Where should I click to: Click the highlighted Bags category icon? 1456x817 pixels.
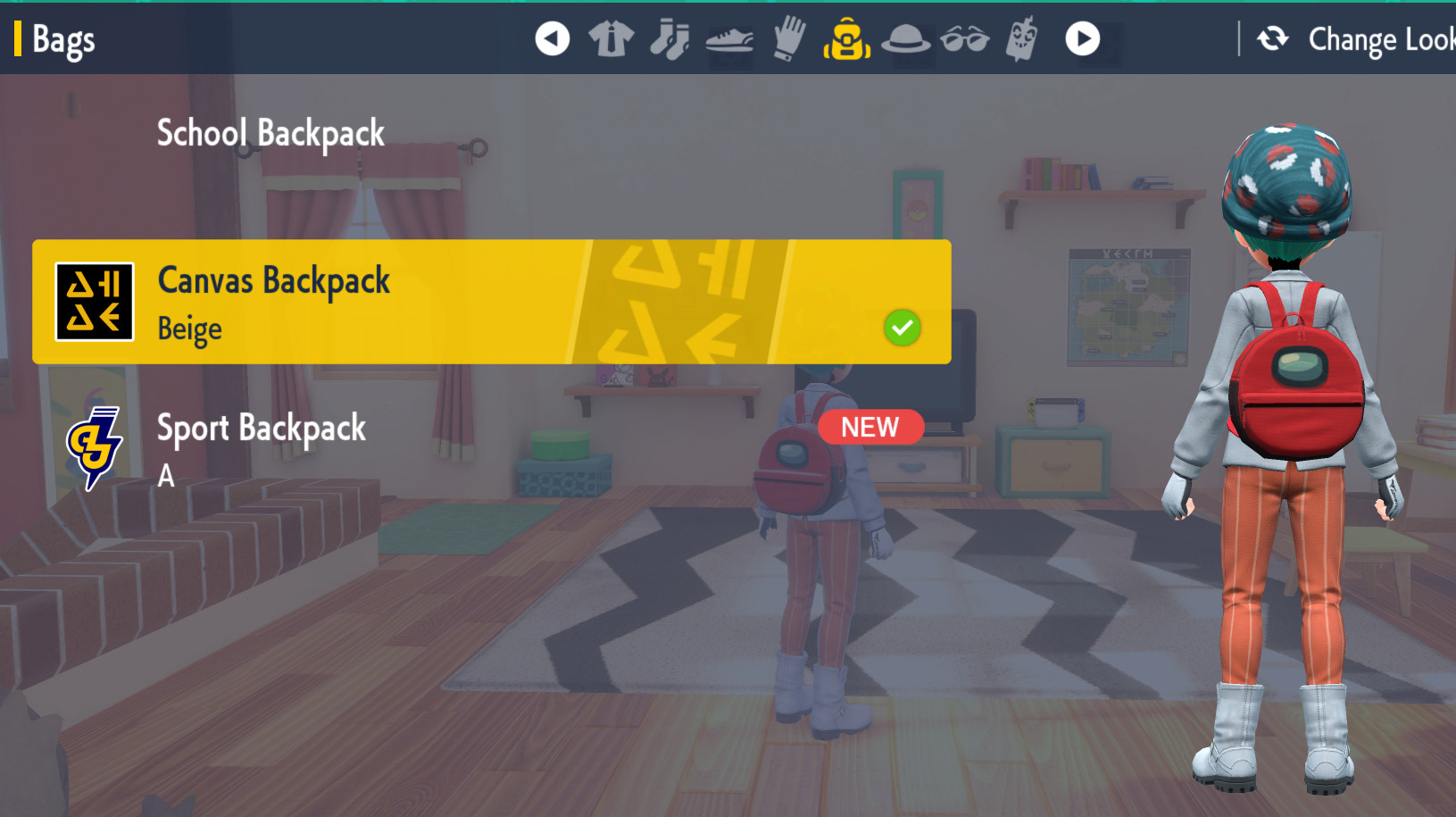(845, 38)
